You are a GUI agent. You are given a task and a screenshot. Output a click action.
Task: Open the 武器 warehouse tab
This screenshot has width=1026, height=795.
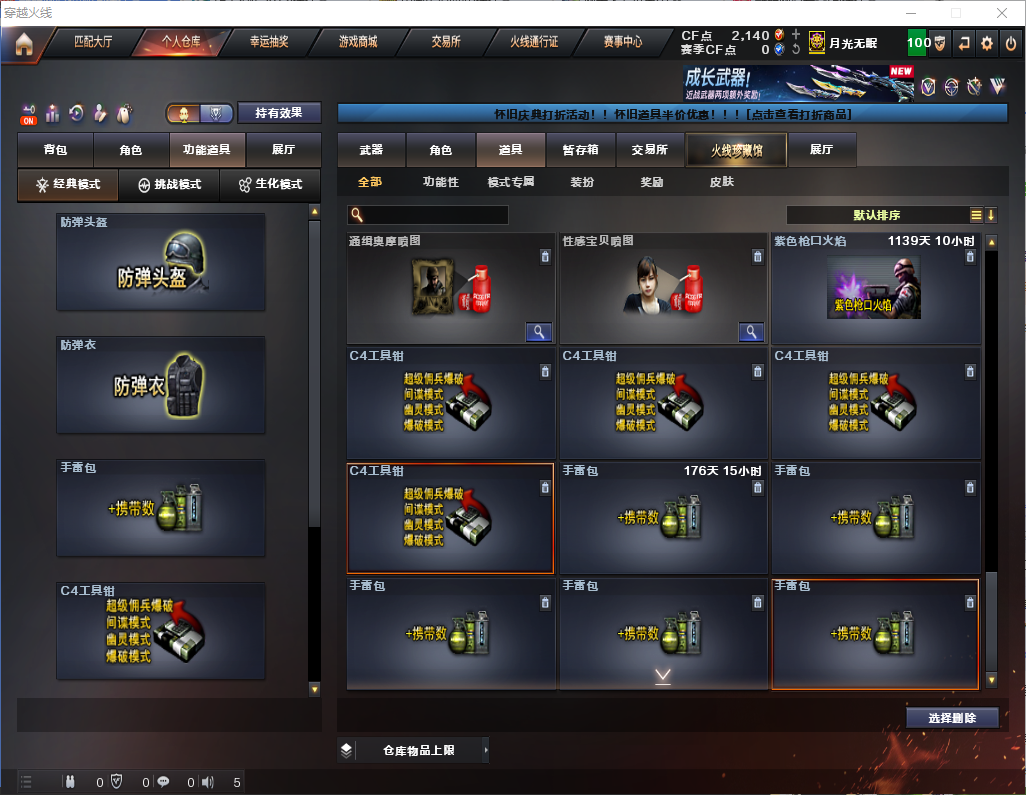pyautogui.click(x=371, y=150)
